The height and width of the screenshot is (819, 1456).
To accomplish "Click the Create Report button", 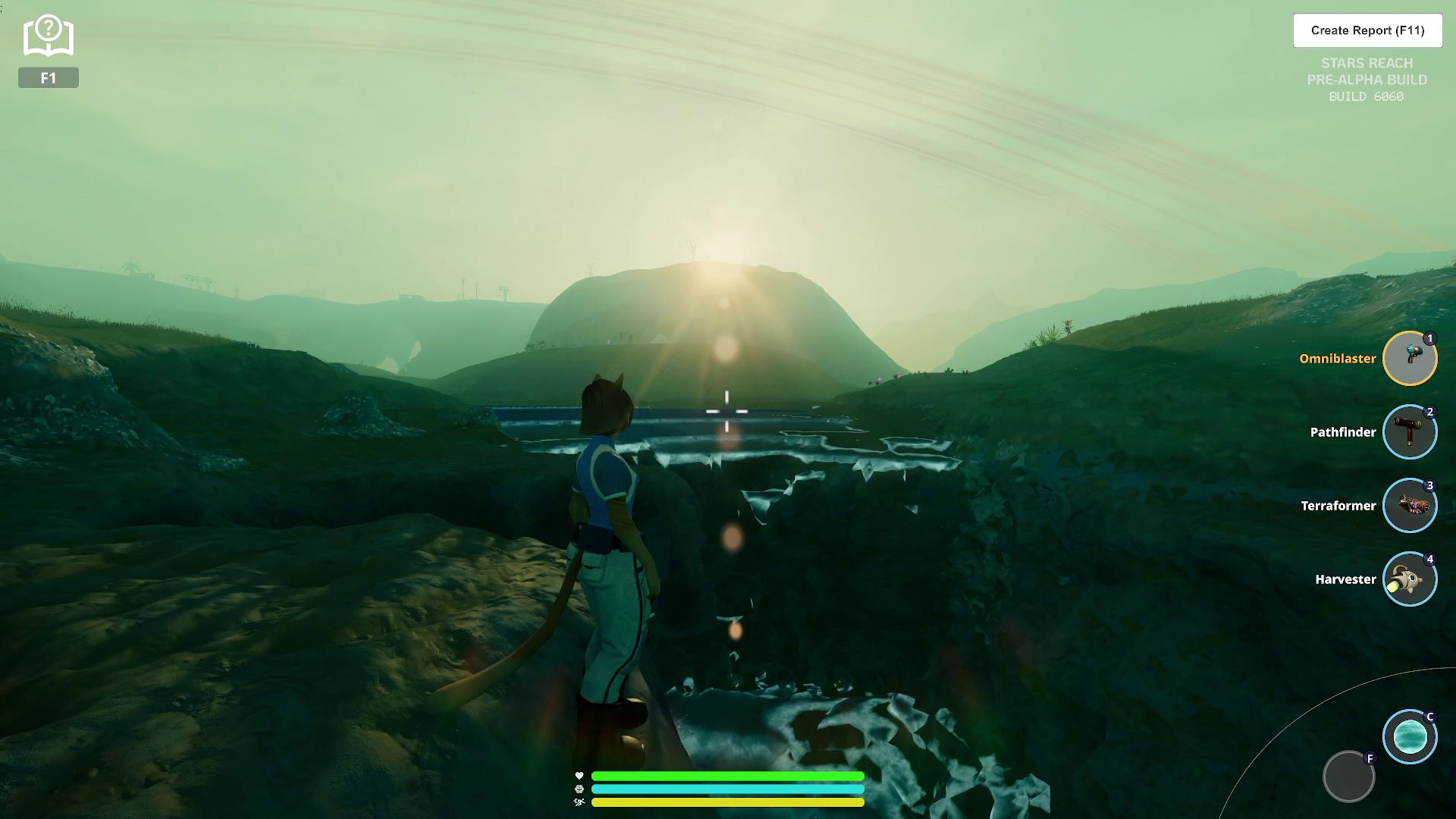I will tap(1367, 30).
